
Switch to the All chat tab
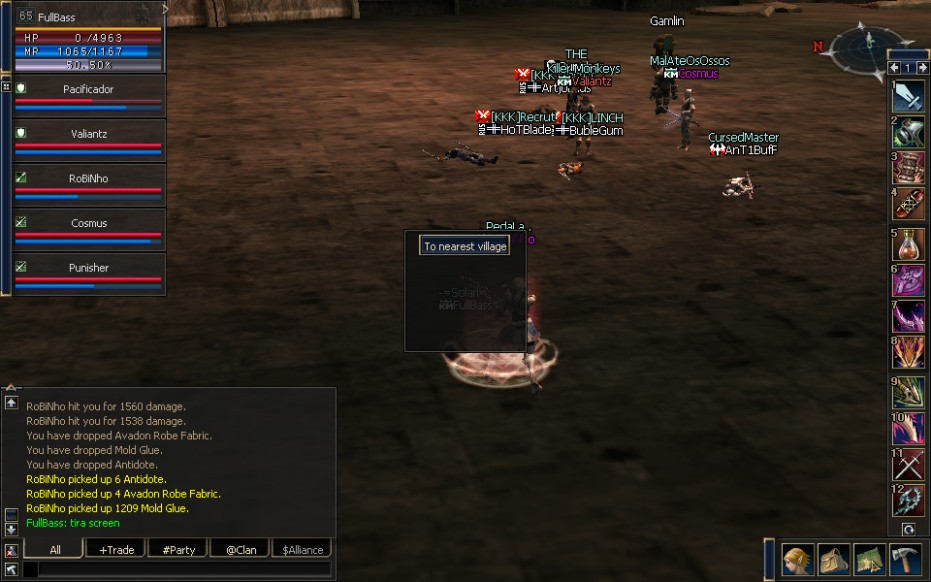(x=54, y=549)
